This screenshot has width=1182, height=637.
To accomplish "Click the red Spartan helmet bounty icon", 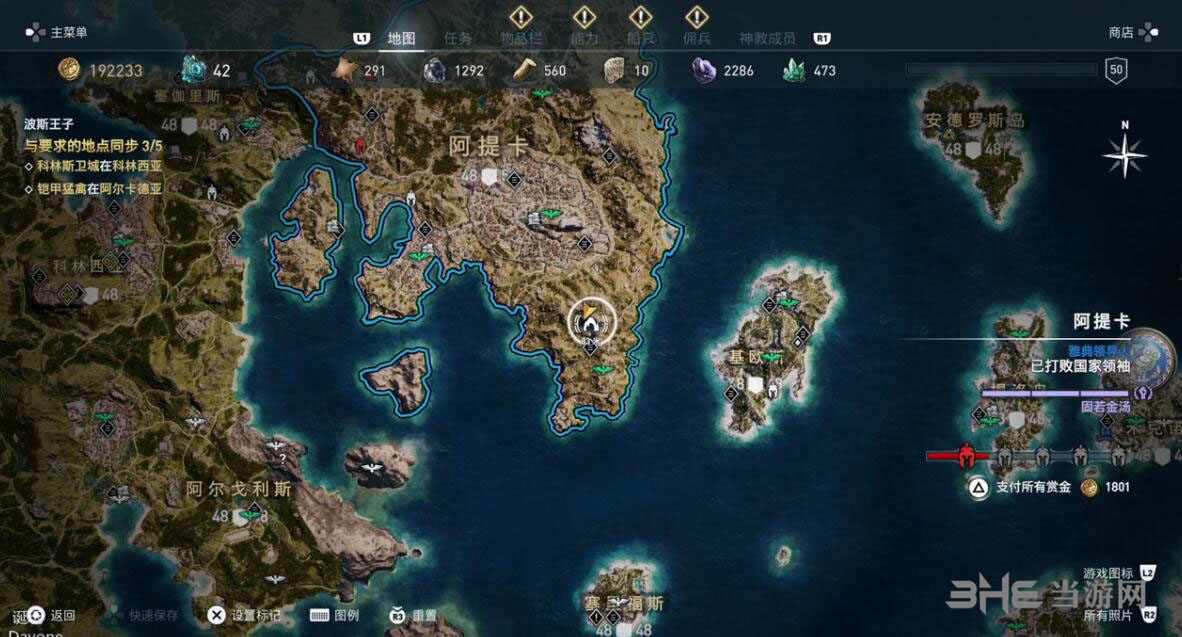I will tap(966, 456).
